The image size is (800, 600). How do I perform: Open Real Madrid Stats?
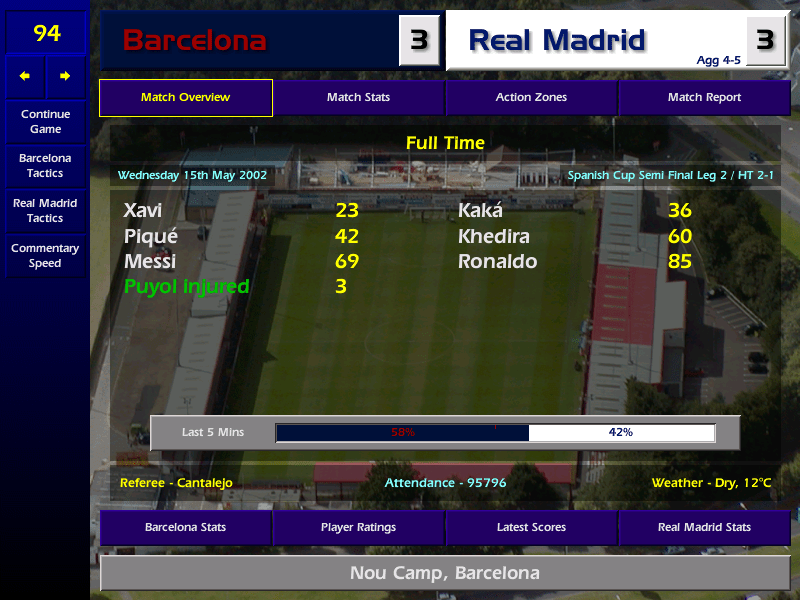click(x=704, y=527)
